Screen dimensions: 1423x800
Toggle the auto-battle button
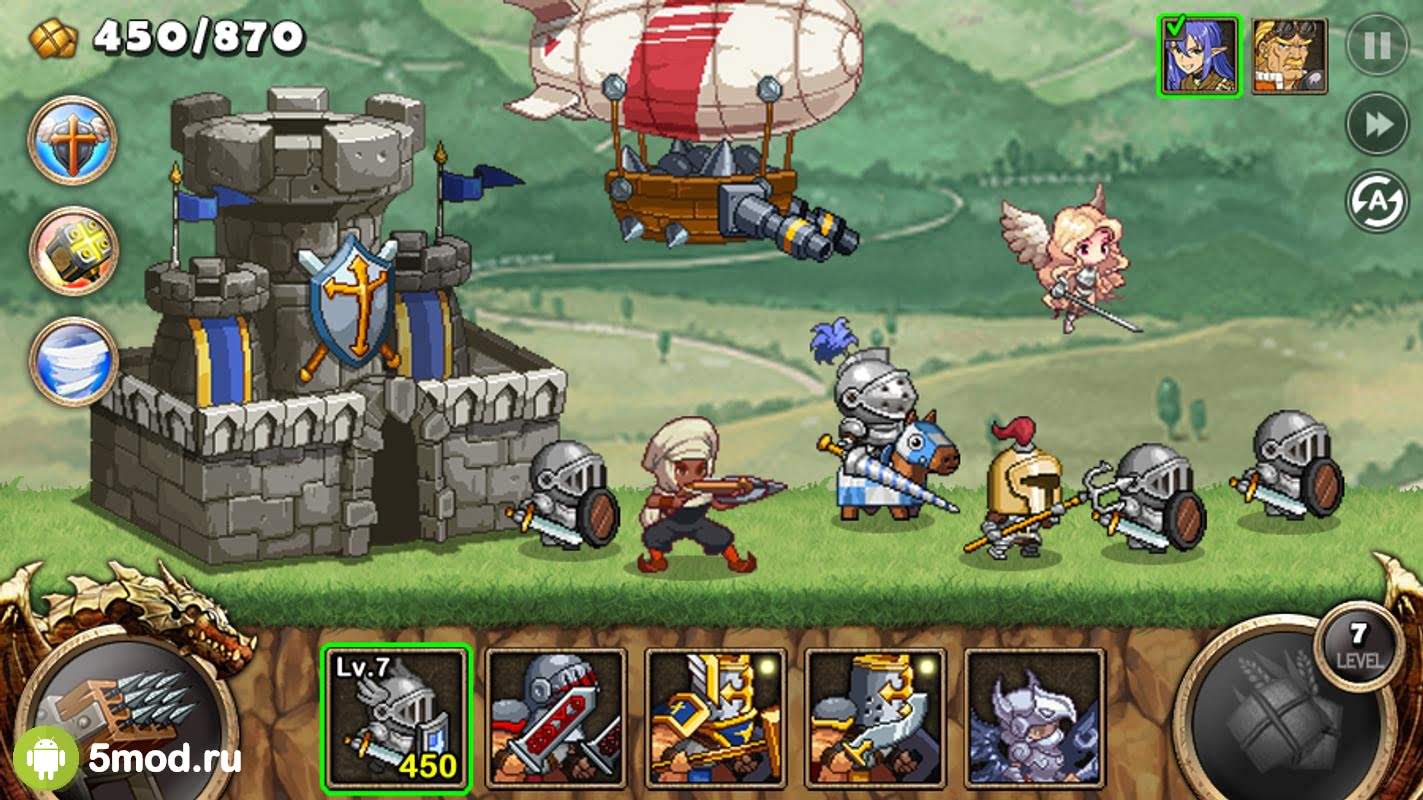click(1377, 201)
